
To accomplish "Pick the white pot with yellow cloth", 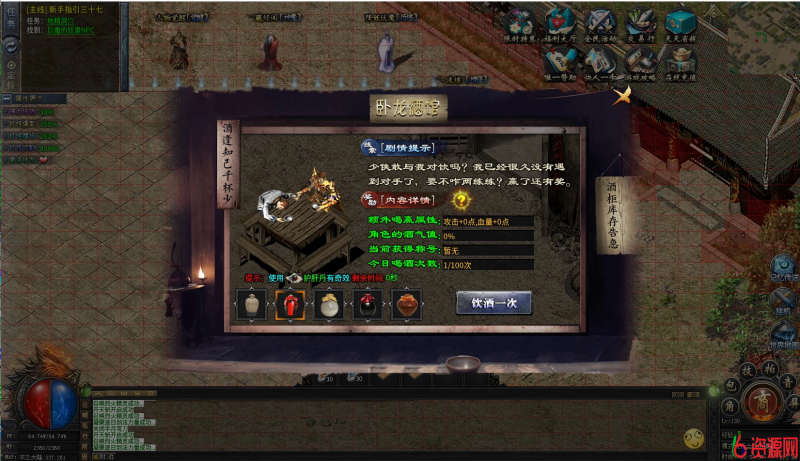I will pyautogui.click(x=328, y=304).
